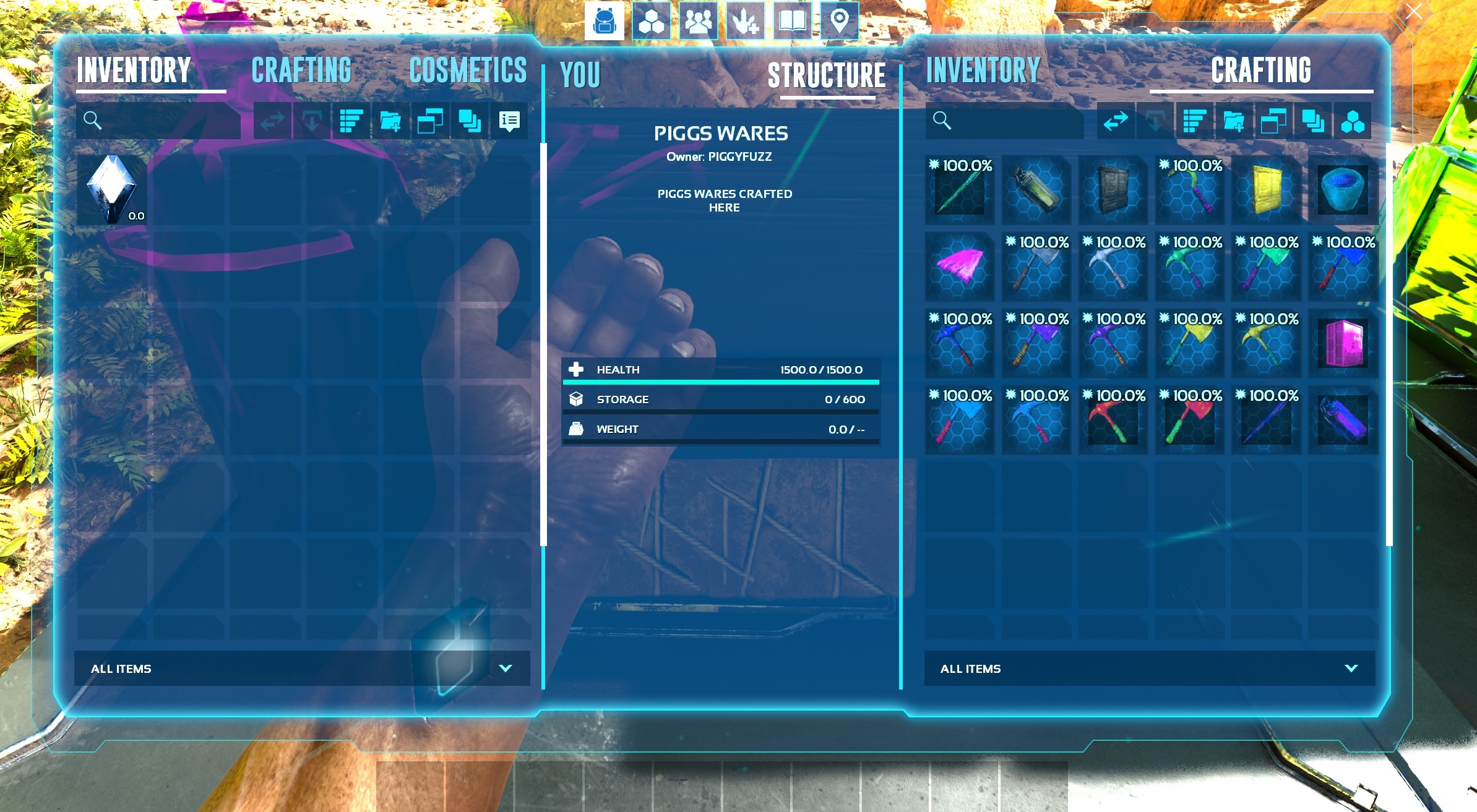
Task: Open the backpack inventory icon at top
Action: (x=604, y=22)
